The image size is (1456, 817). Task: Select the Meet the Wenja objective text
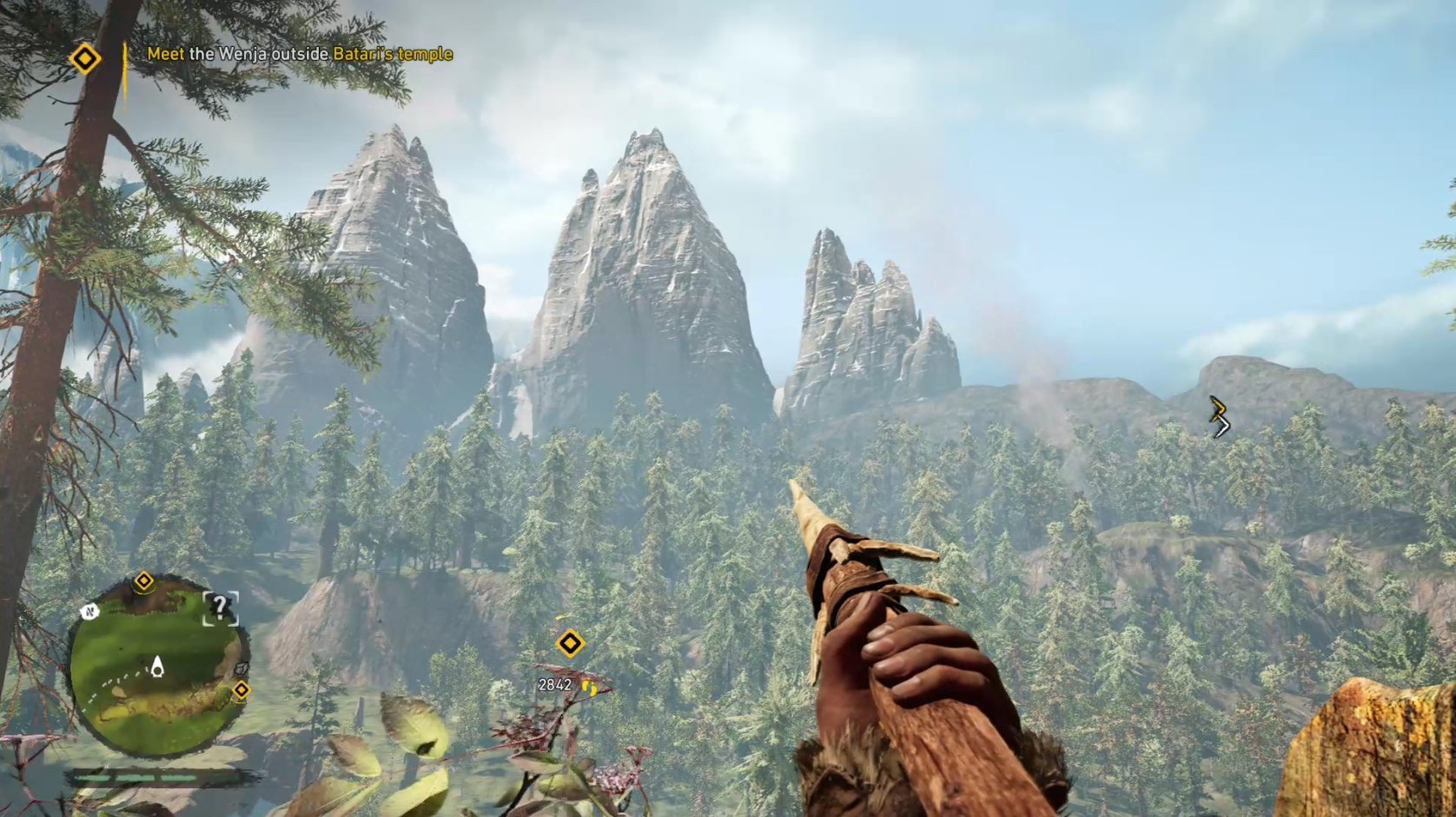coord(300,54)
